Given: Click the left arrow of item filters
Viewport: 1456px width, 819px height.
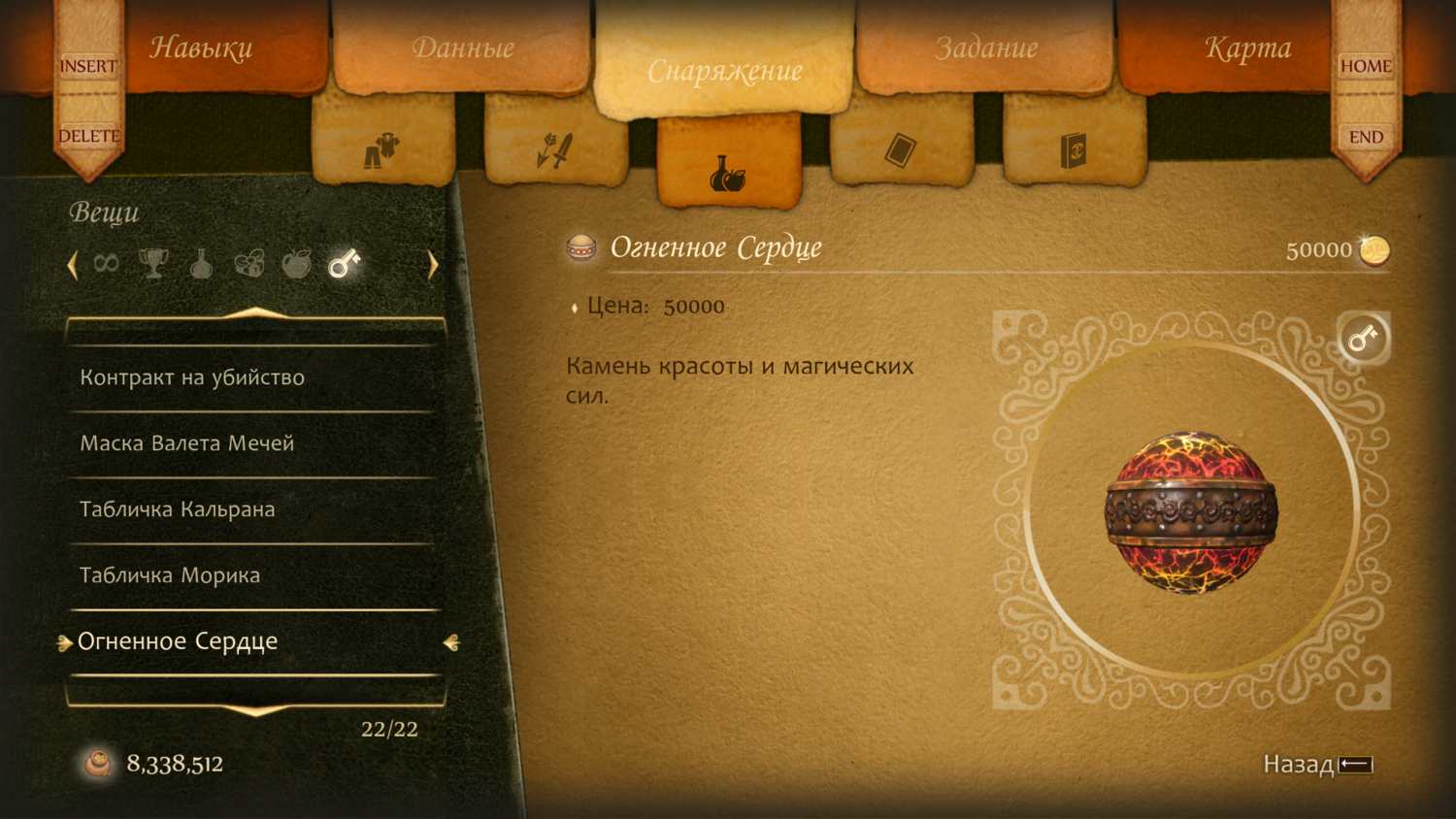Looking at the screenshot, I should (x=73, y=265).
